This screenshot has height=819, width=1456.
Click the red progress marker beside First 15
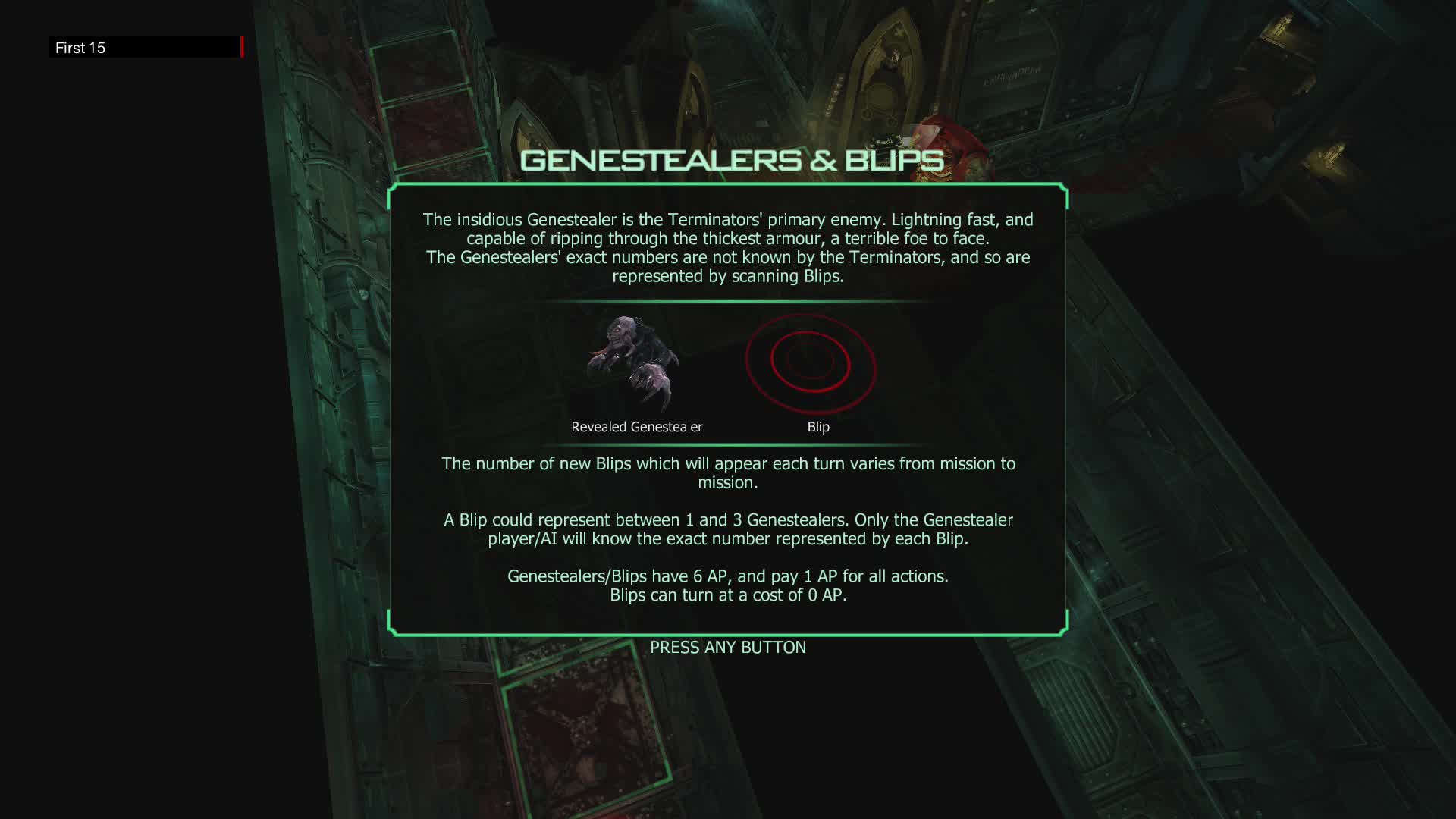tap(241, 47)
